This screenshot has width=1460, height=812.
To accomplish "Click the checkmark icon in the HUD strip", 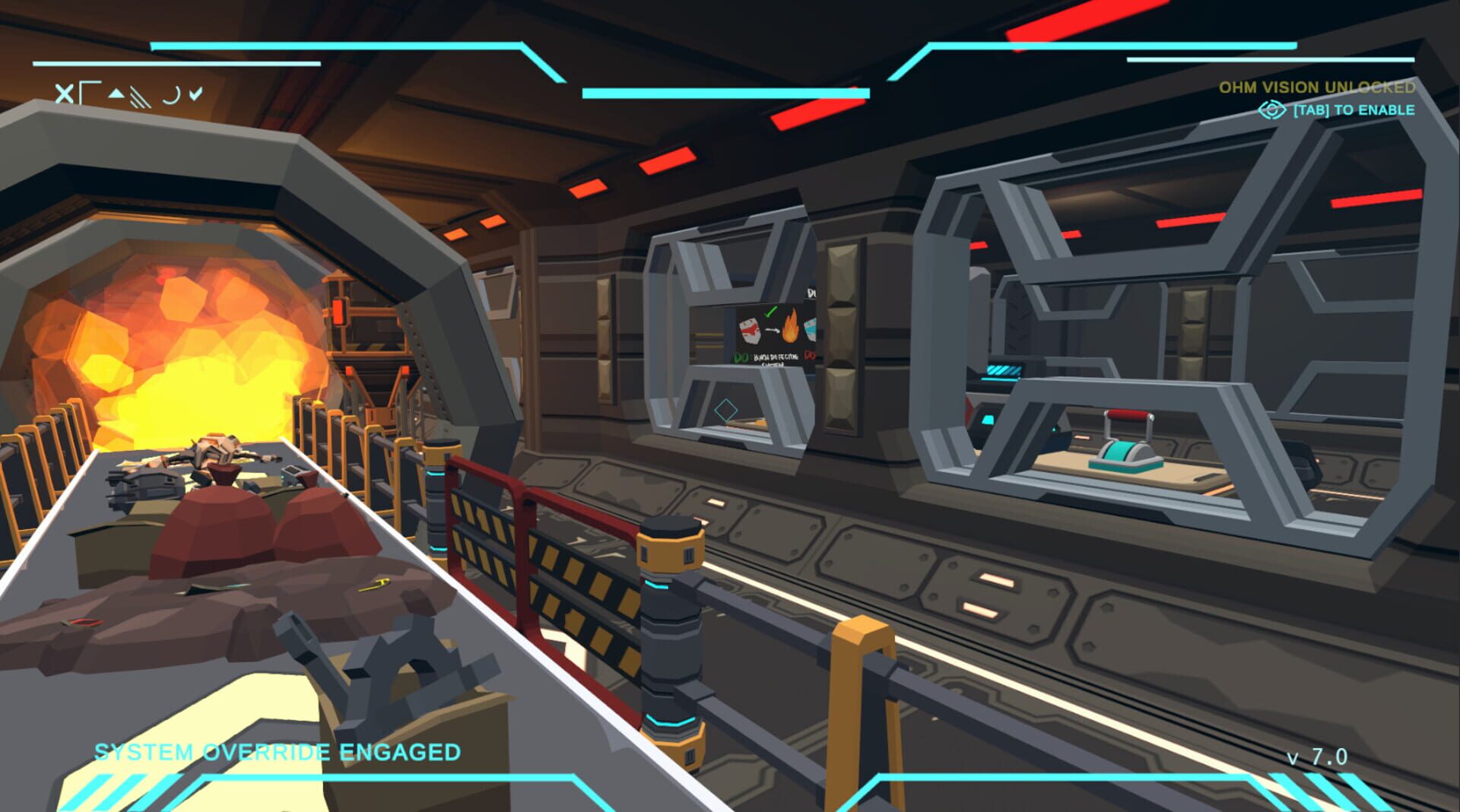I will pyautogui.click(x=195, y=92).
